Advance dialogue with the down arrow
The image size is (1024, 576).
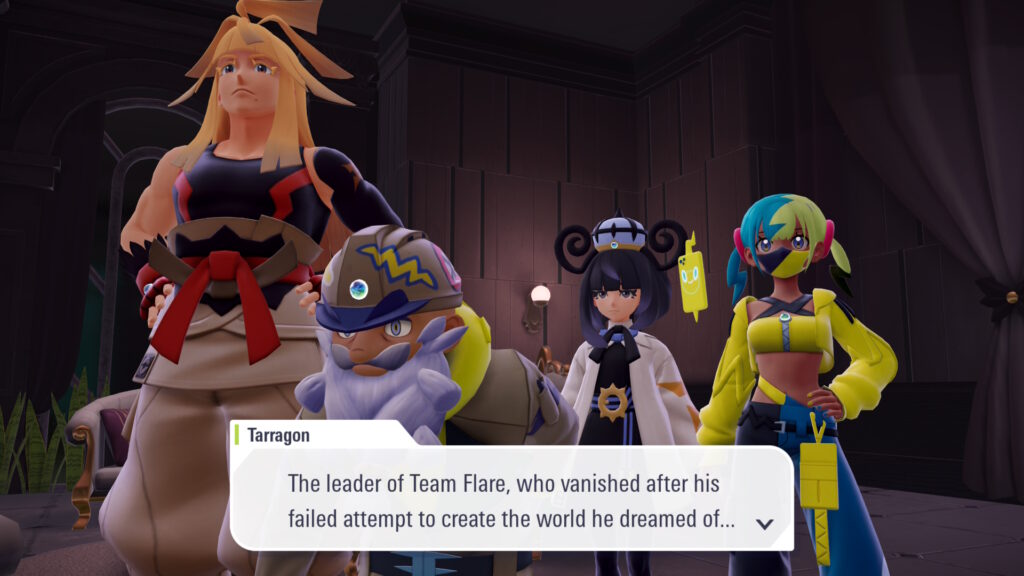coord(765,523)
